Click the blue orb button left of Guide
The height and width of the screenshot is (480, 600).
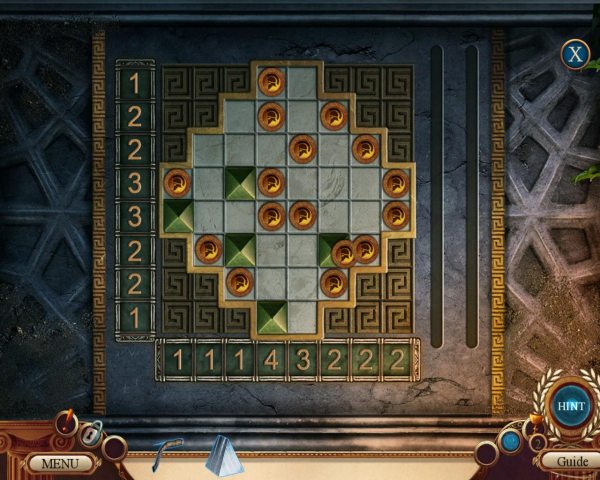coord(511,441)
